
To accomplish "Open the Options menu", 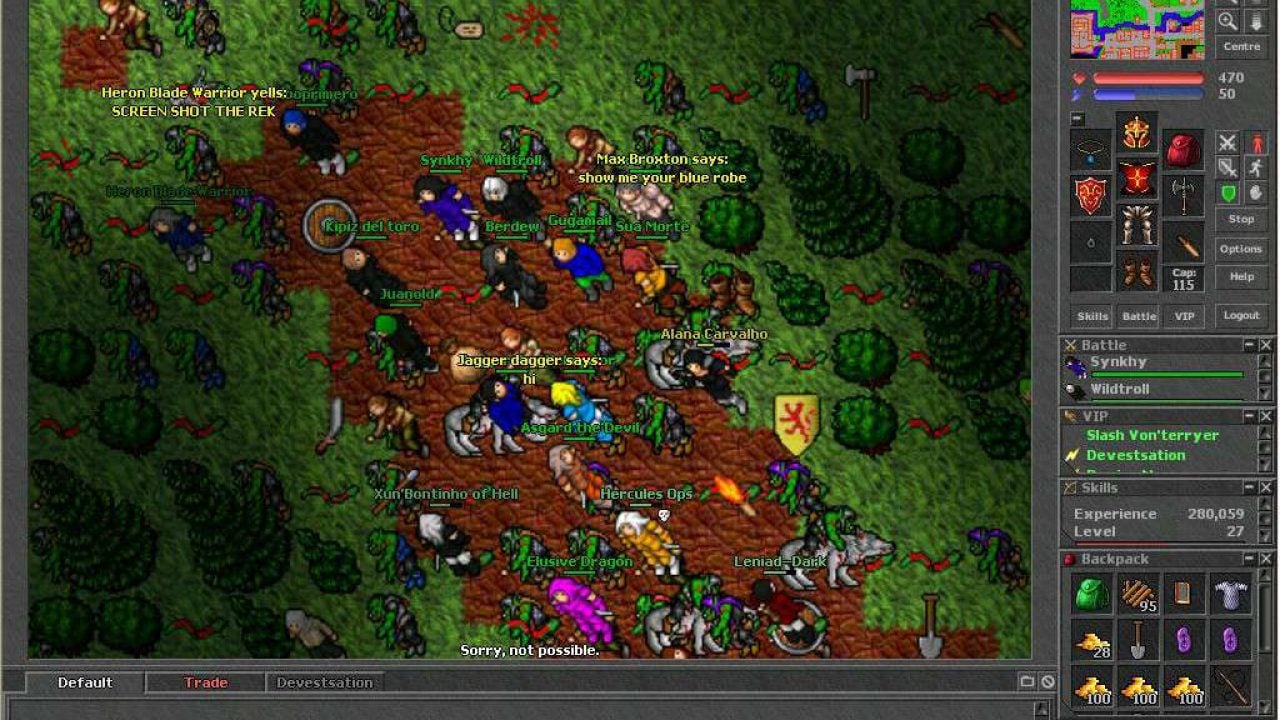I will point(1241,248).
